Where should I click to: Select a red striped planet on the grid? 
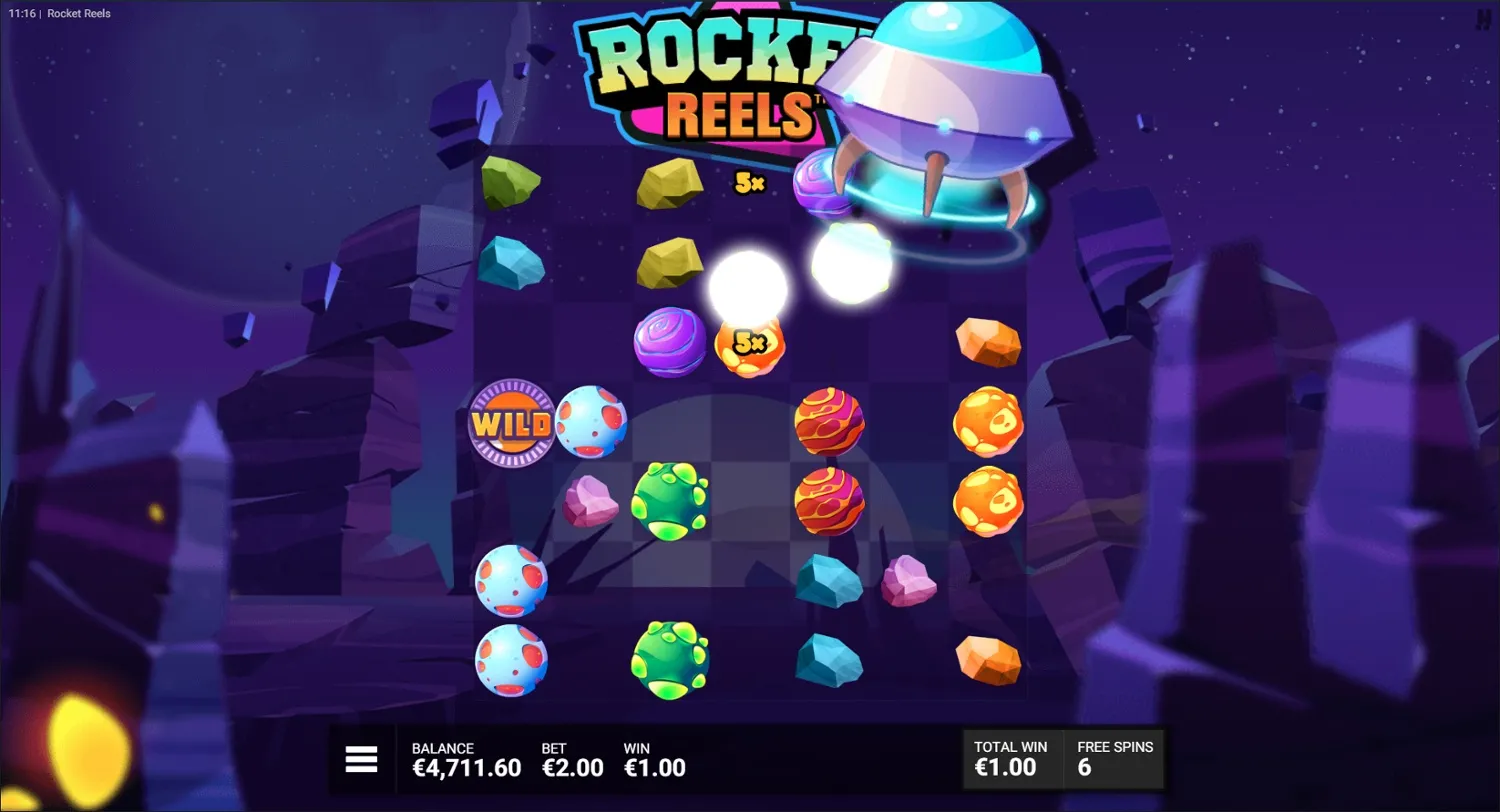click(x=830, y=423)
